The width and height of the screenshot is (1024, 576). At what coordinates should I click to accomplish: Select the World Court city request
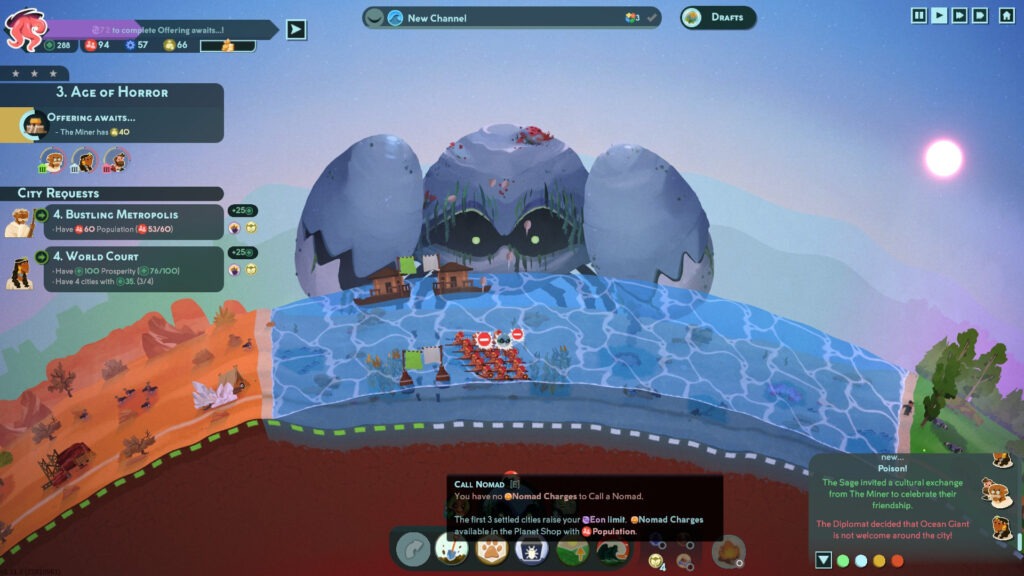[x=130, y=268]
